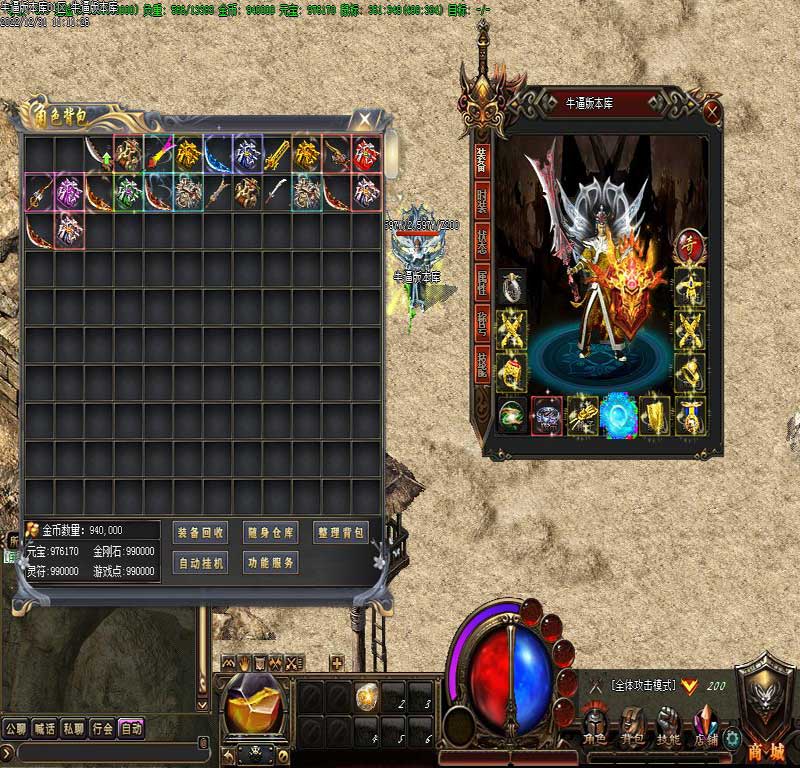This screenshot has width=800, height=768.
Task: Open the 店铺 store crystal icon
Action: 706,726
